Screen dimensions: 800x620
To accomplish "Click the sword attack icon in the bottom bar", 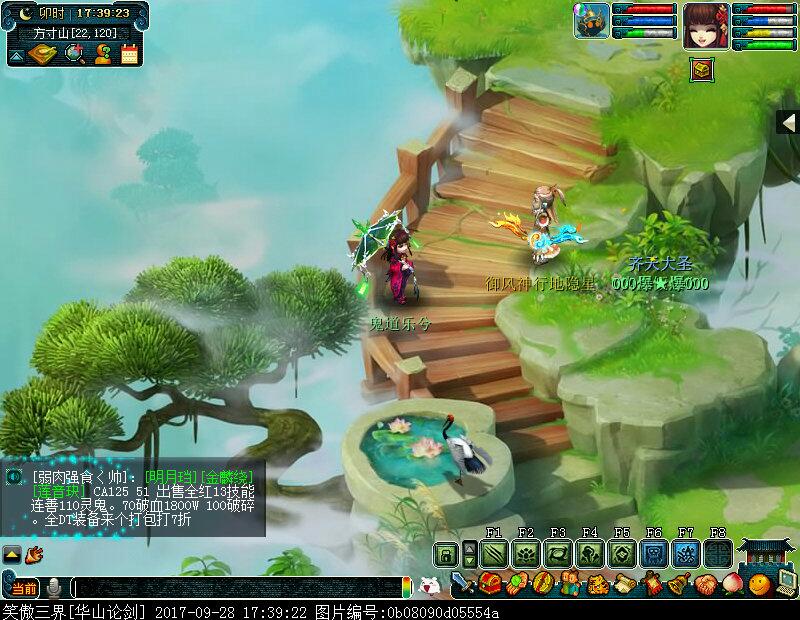I will [463, 583].
